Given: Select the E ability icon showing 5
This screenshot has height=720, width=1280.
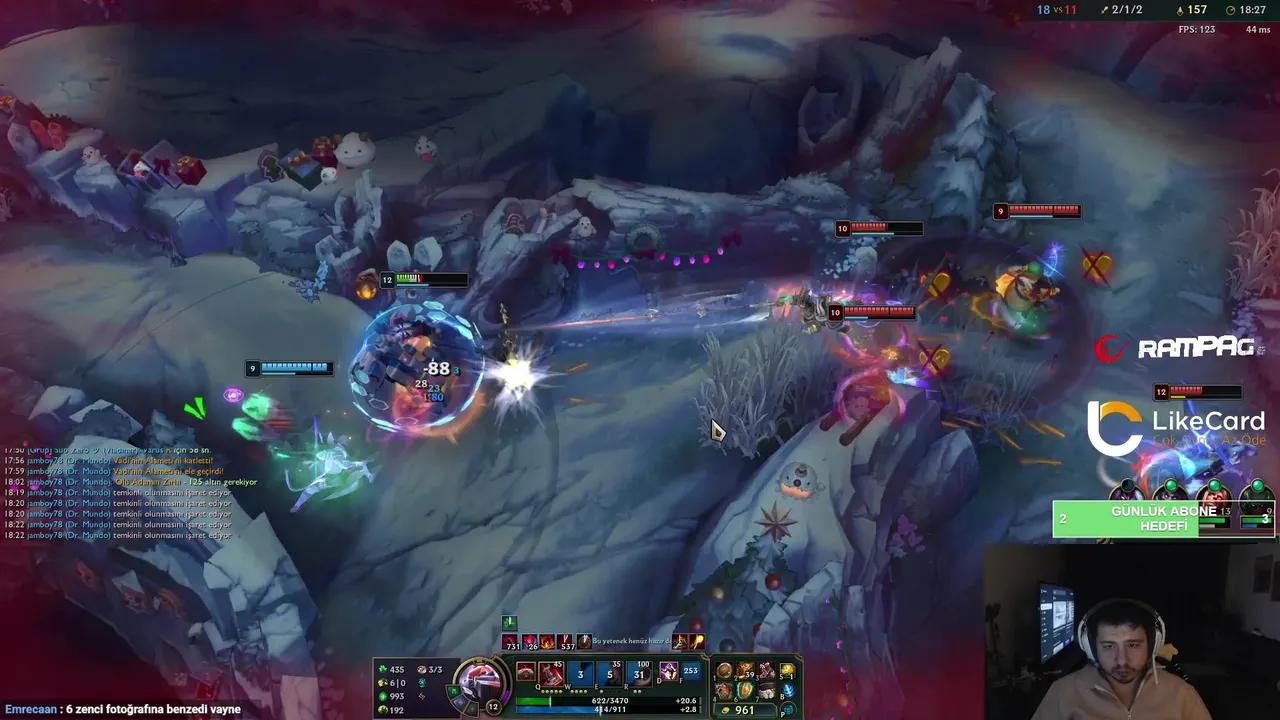Looking at the screenshot, I should point(609,672).
